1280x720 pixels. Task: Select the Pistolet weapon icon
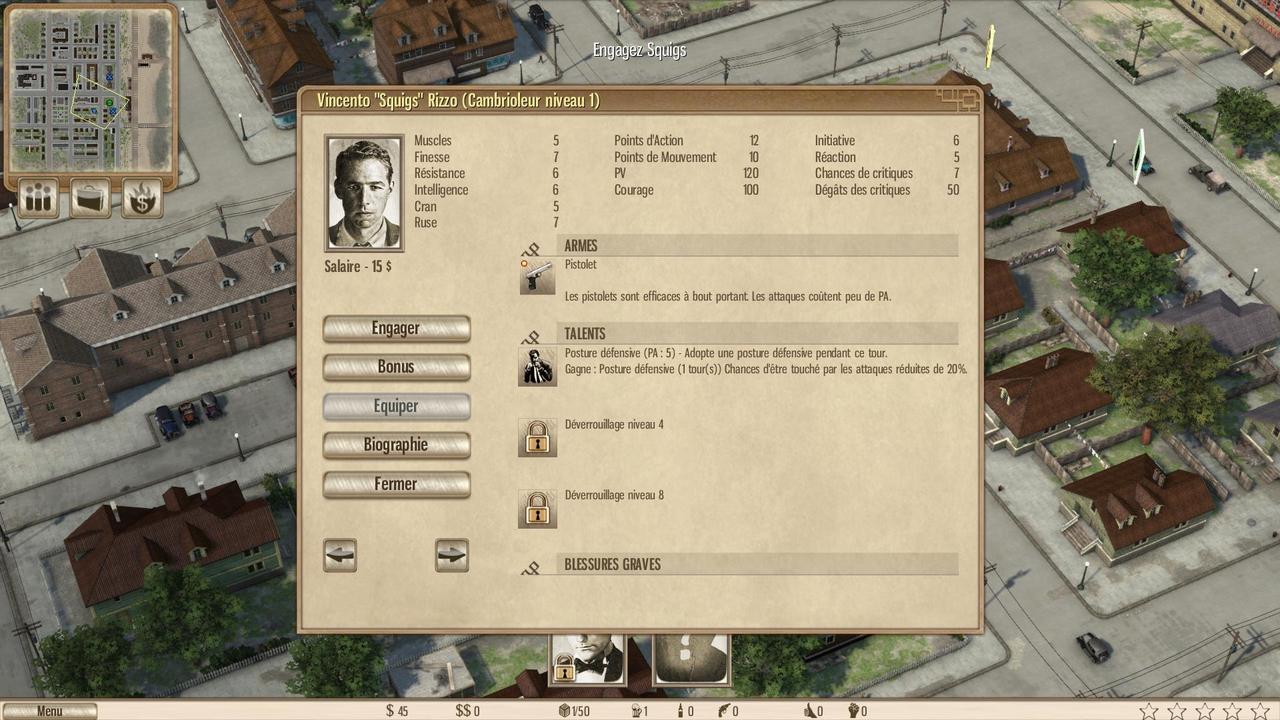[x=537, y=276]
